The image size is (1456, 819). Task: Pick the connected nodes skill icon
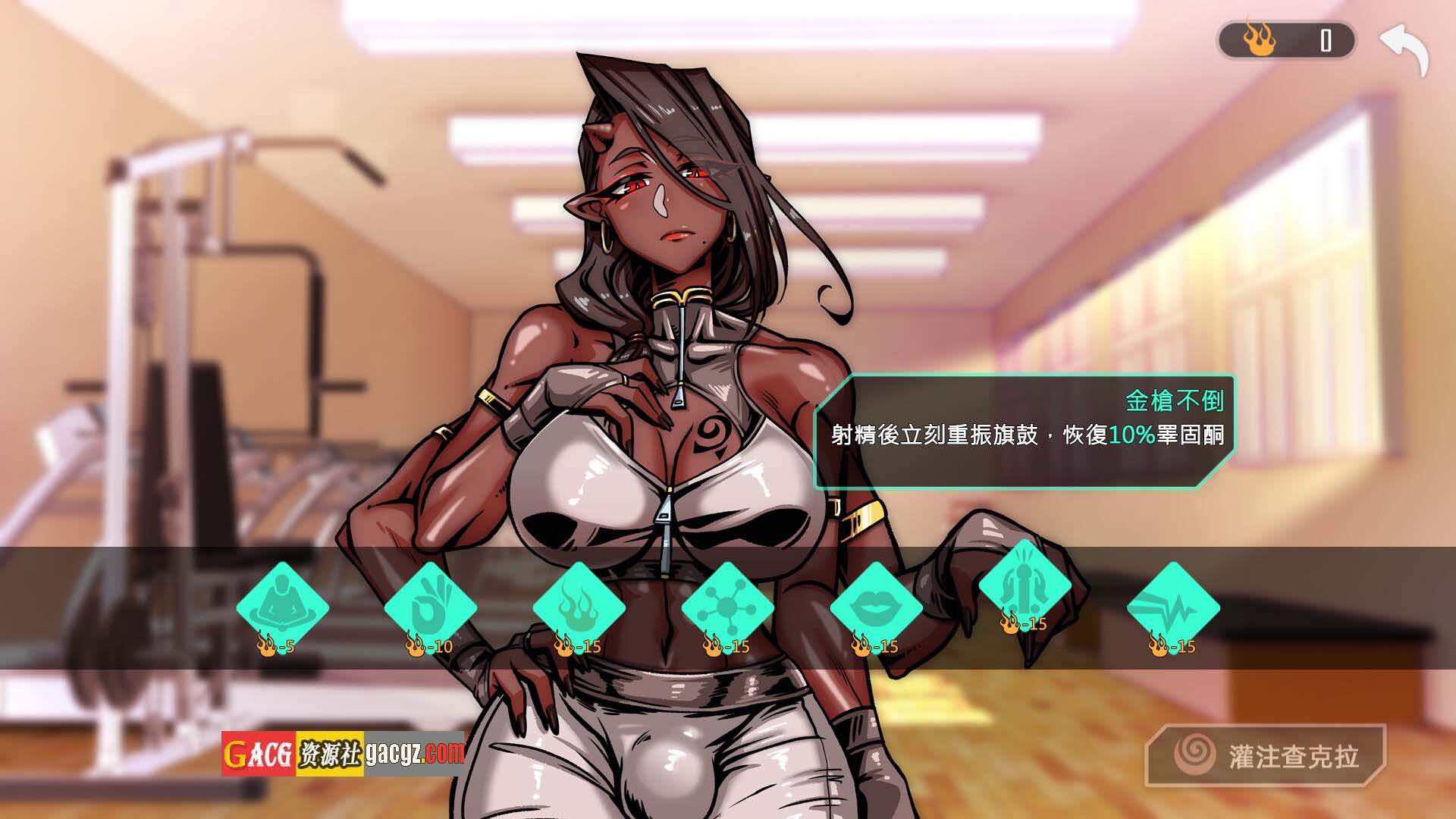(x=727, y=607)
